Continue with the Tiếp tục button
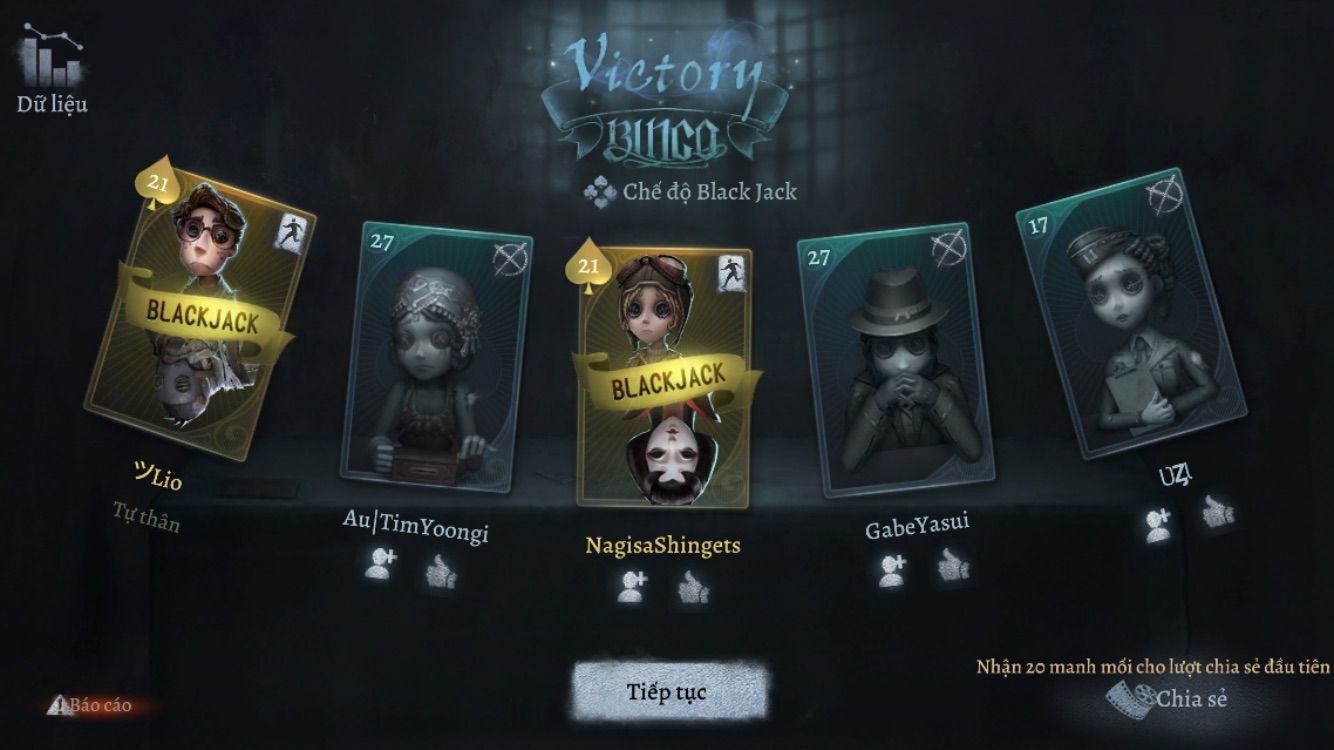The image size is (1334, 750). click(x=671, y=691)
